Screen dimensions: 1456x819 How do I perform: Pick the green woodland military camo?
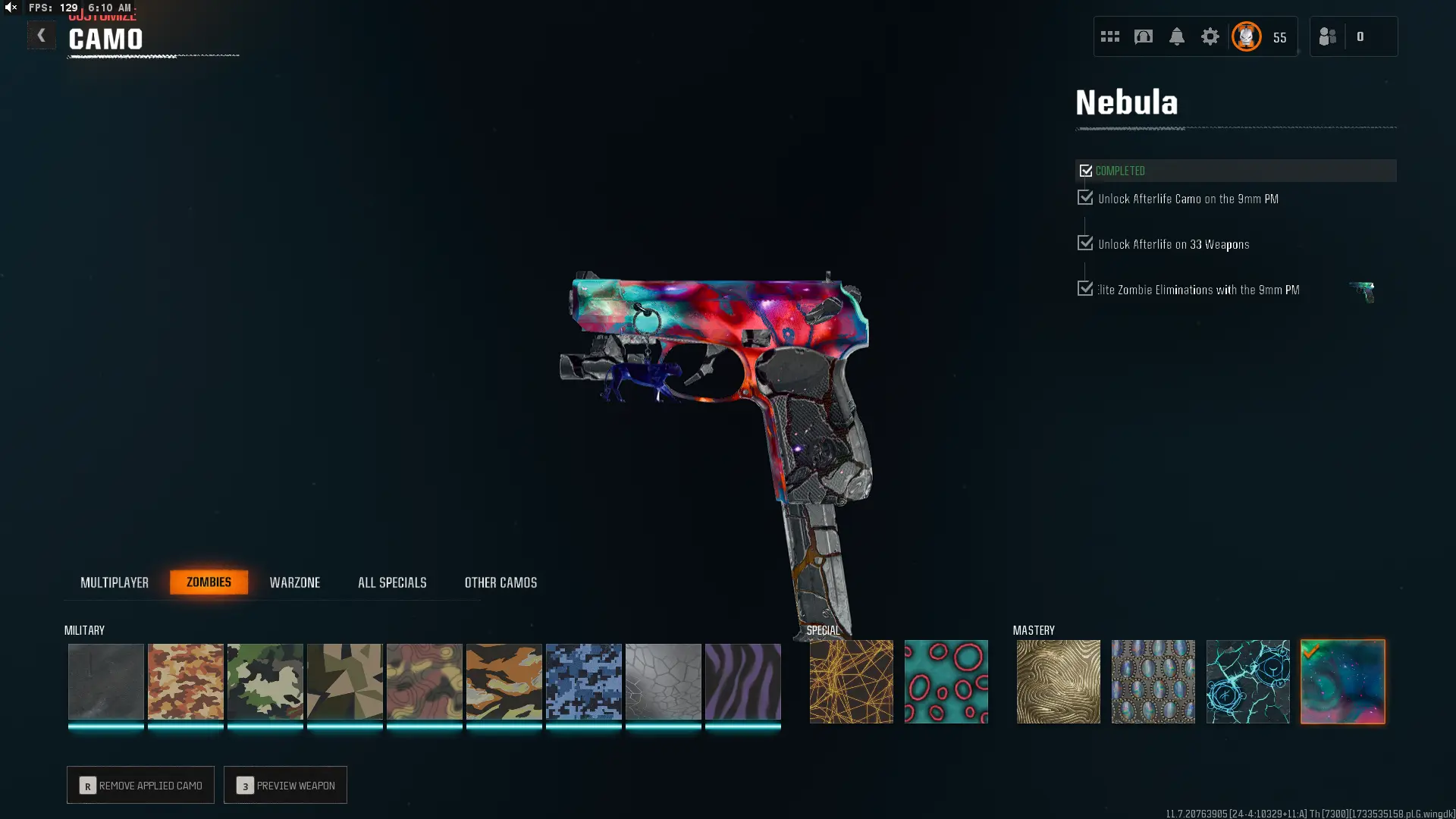click(265, 681)
